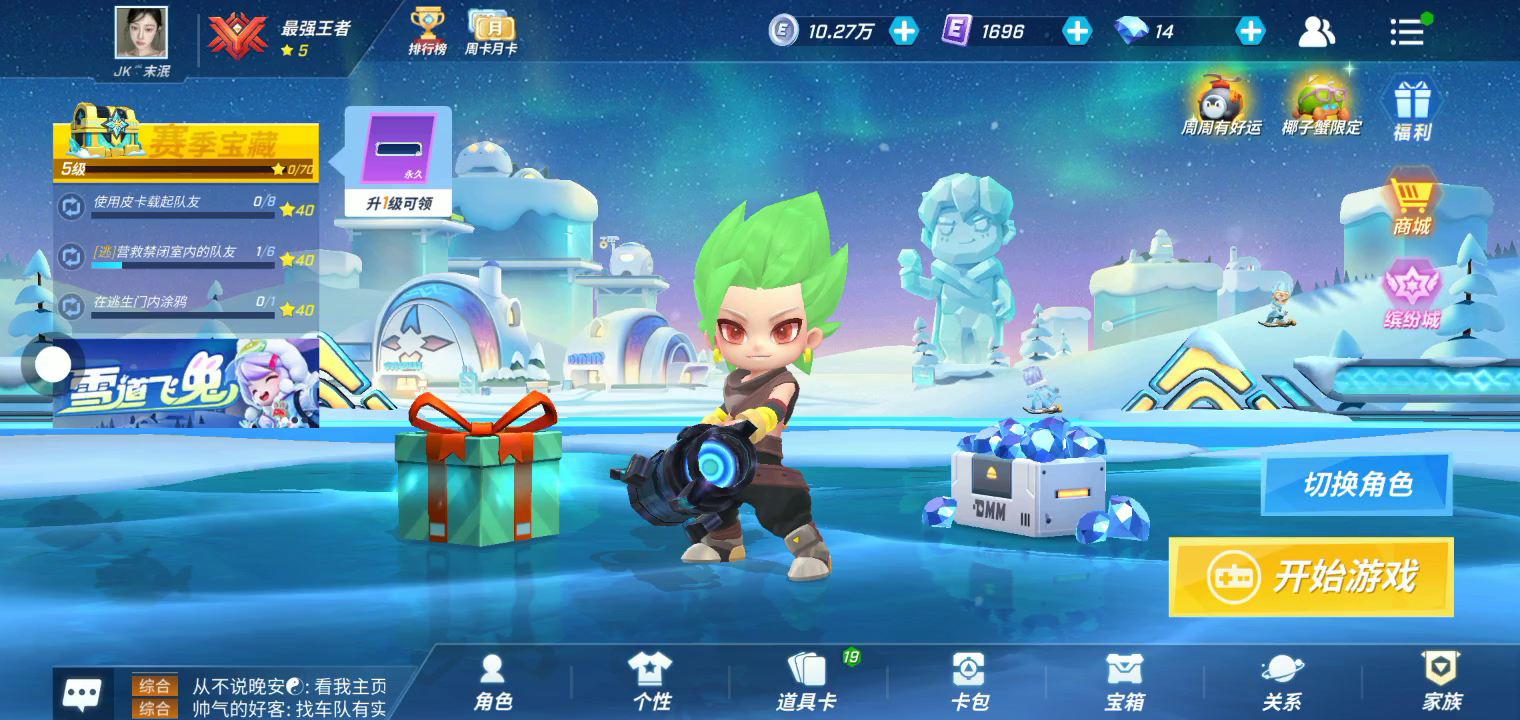Open the 福利 gift rewards
Screen dimensions: 1520x720
(x=1412, y=109)
